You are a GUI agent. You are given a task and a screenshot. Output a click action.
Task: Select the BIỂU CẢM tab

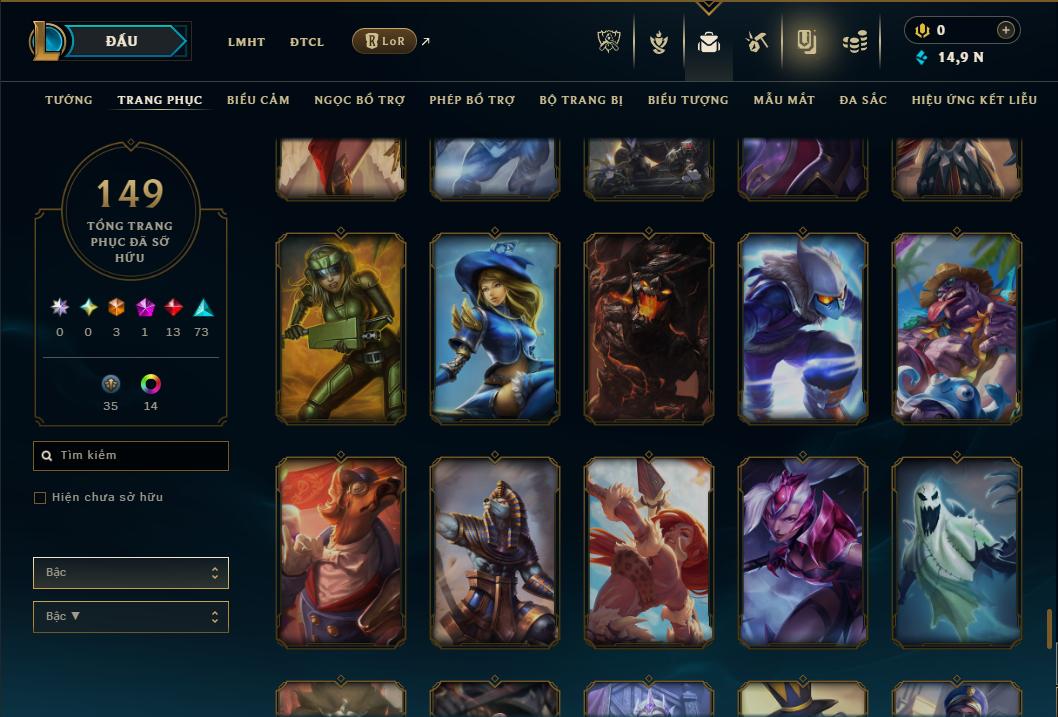[x=258, y=100]
